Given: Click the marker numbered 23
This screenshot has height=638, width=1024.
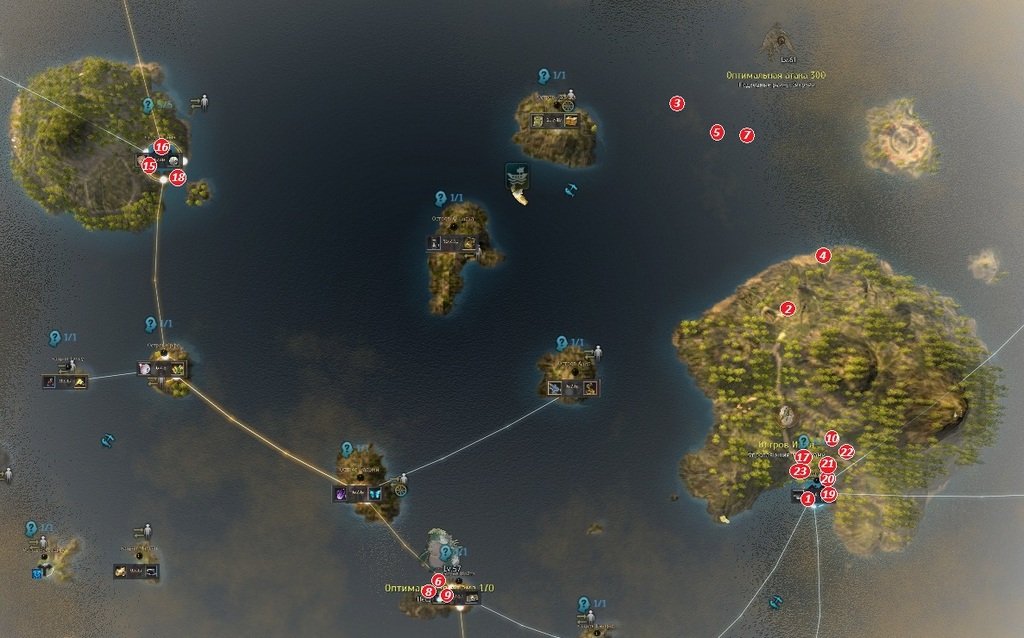Looking at the screenshot, I should [799, 471].
